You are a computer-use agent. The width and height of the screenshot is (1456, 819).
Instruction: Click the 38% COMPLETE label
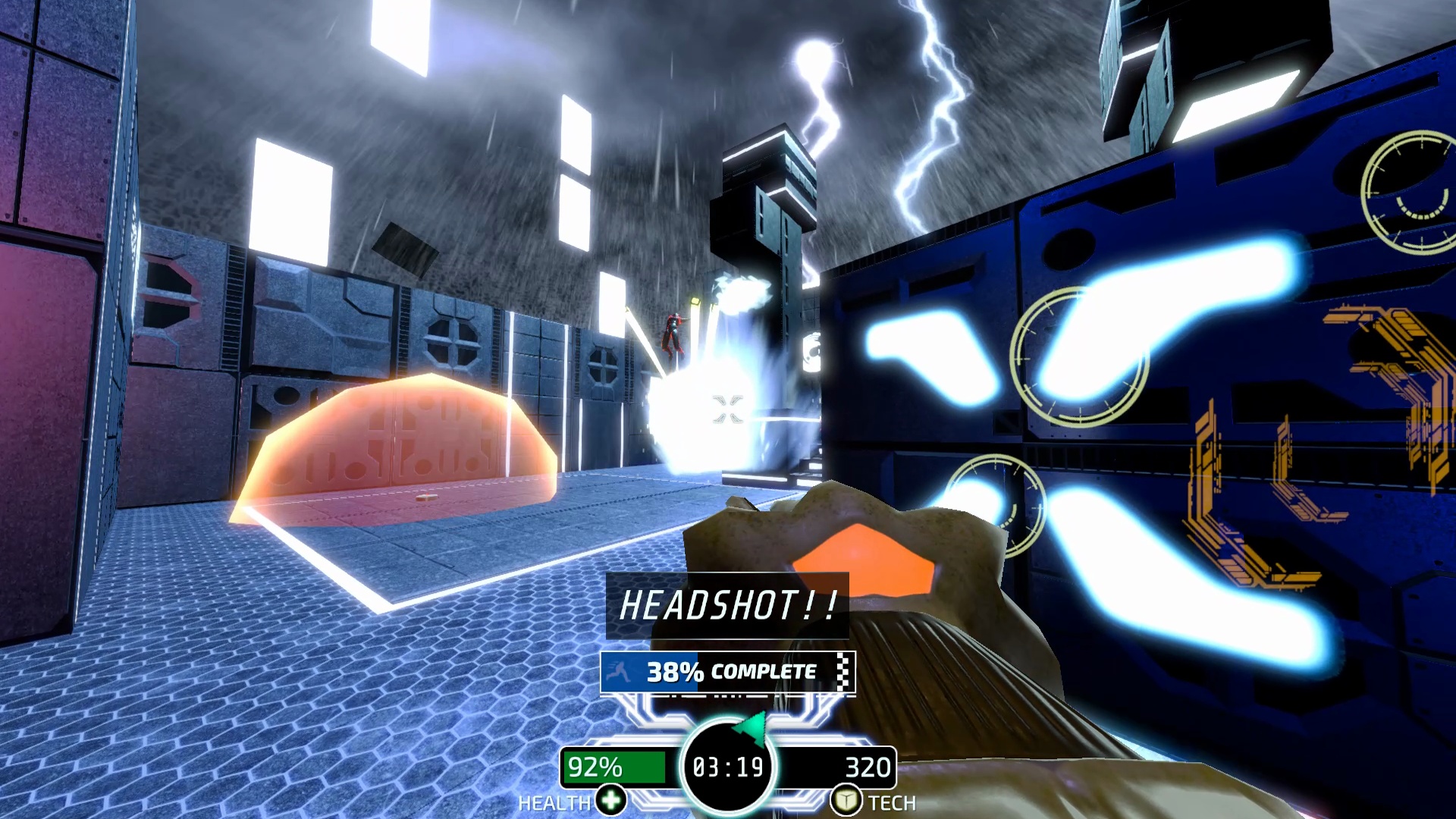coord(732,670)
